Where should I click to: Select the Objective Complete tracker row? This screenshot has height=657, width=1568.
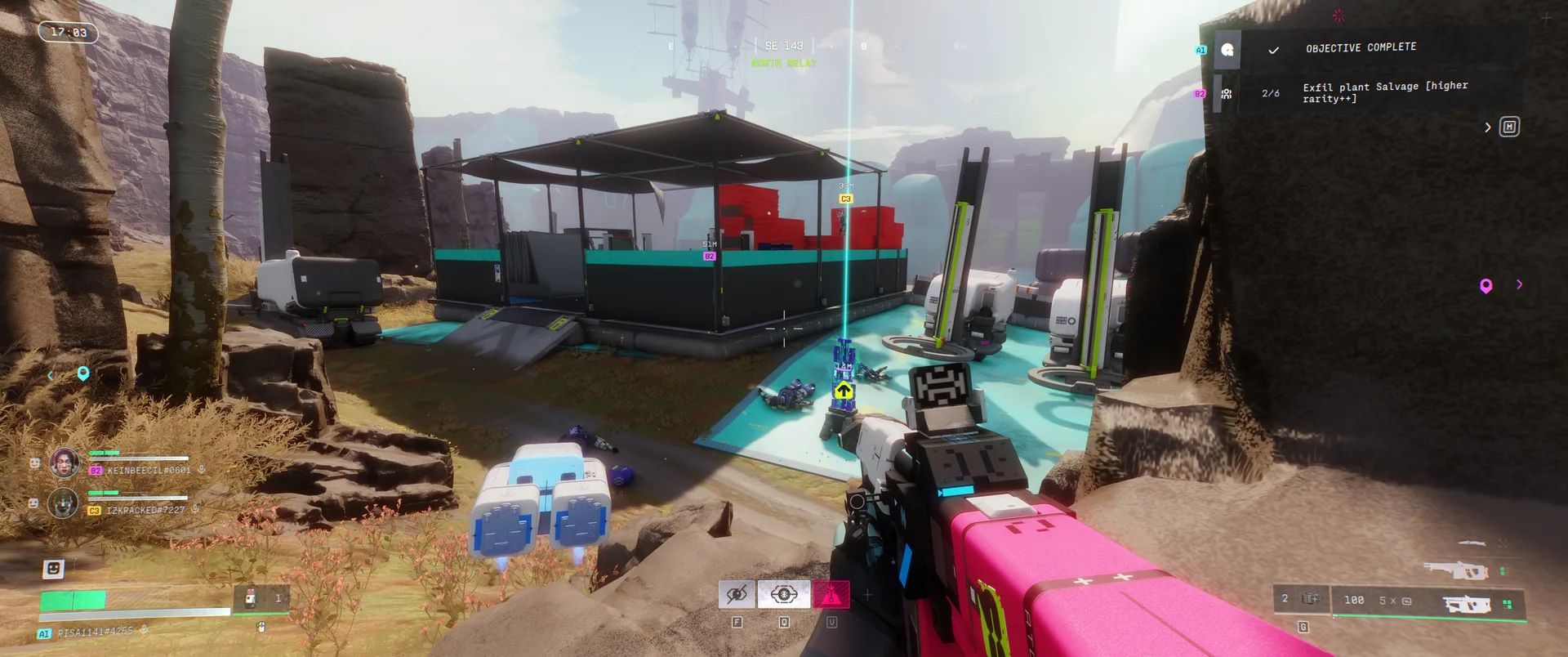[1361, 49]
